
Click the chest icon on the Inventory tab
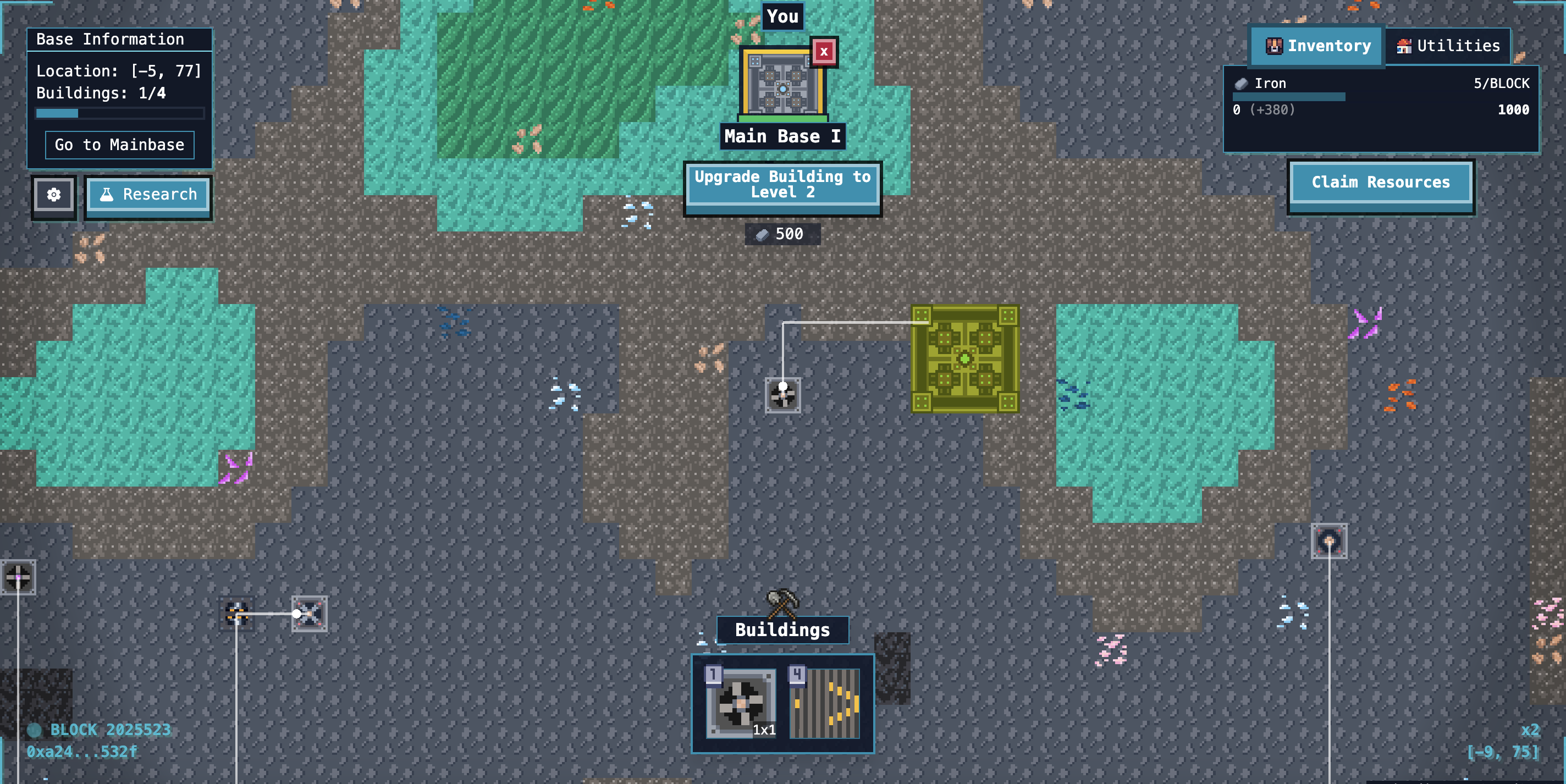click(x=1274, y=45)
